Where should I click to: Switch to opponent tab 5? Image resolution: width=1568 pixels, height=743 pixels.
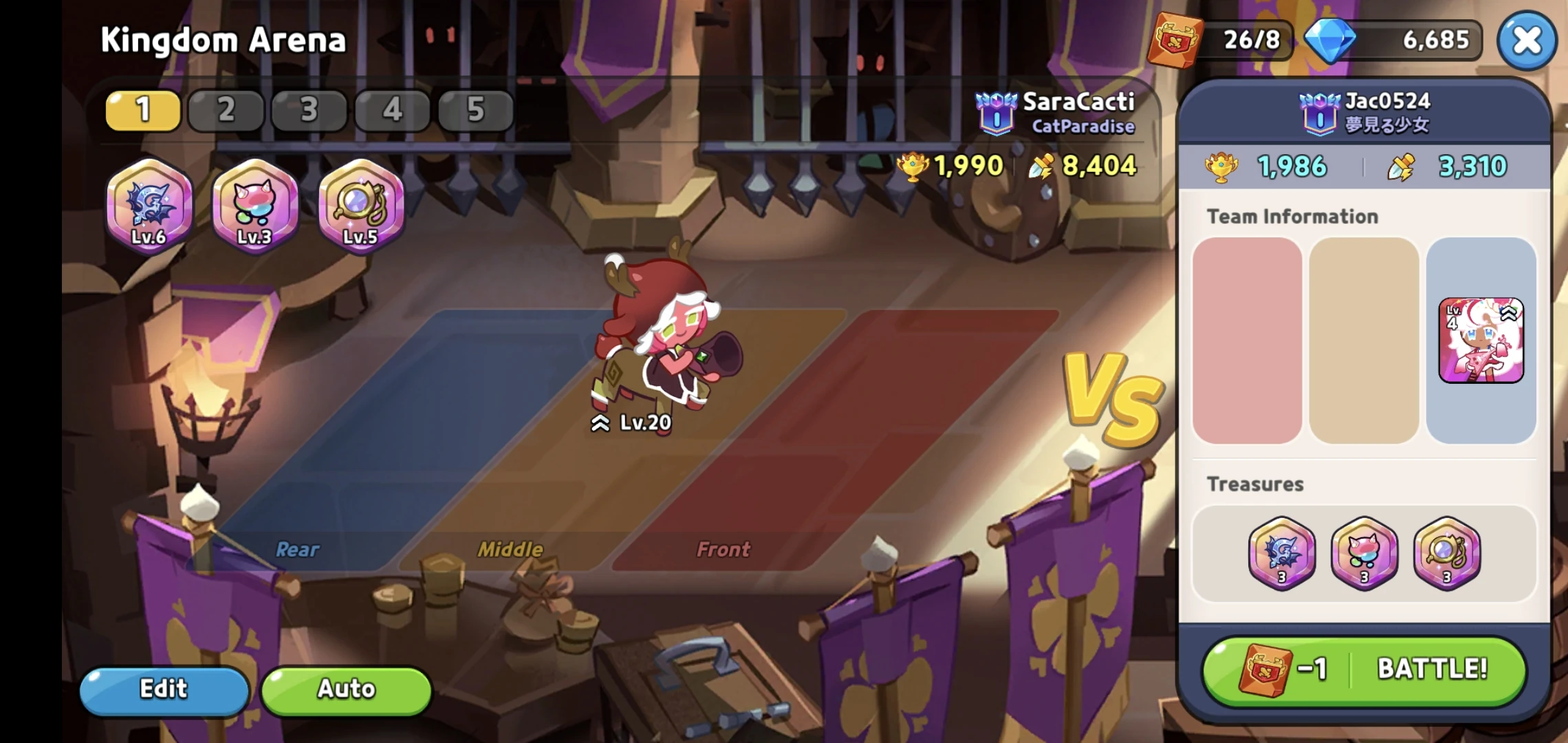(x=476, y=110)
